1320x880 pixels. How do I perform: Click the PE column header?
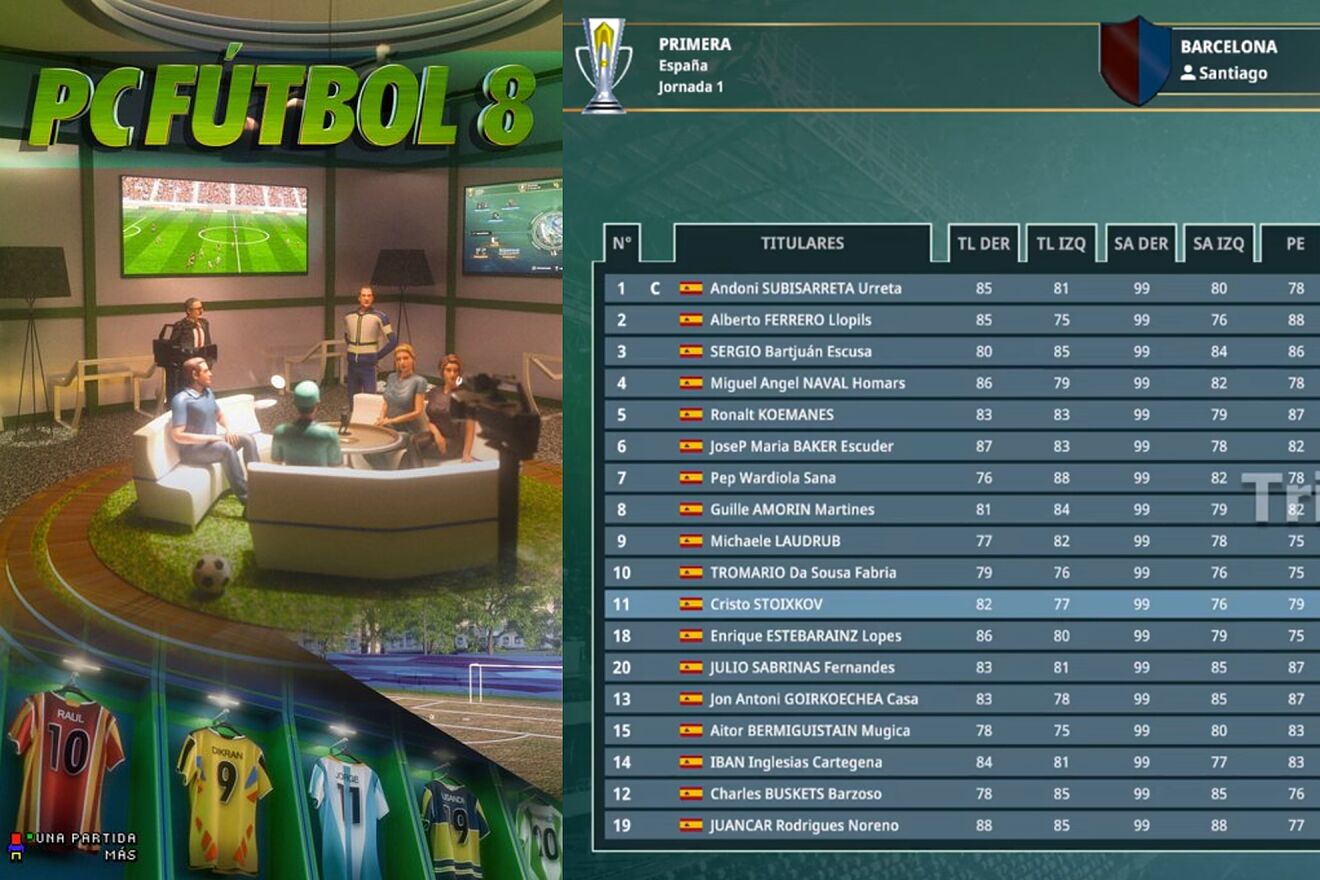[x=1295, y=243]
